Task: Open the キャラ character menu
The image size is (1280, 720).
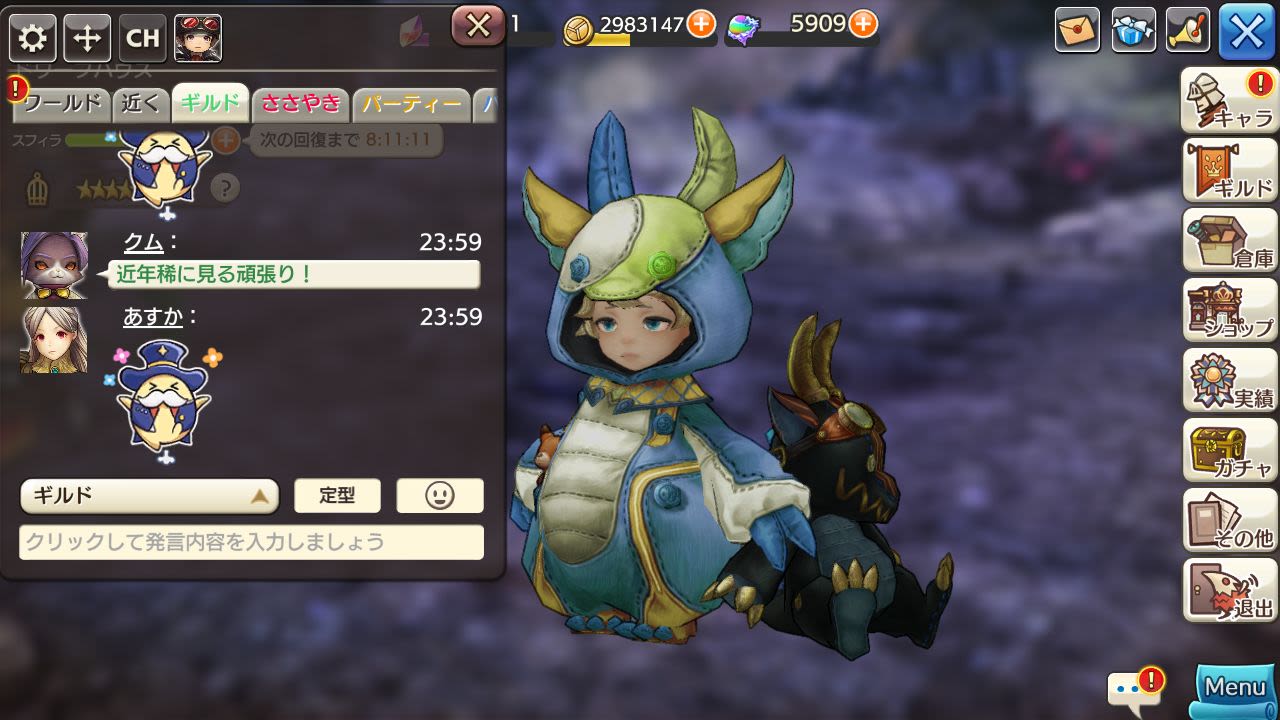Action: tap(1229, 101)
